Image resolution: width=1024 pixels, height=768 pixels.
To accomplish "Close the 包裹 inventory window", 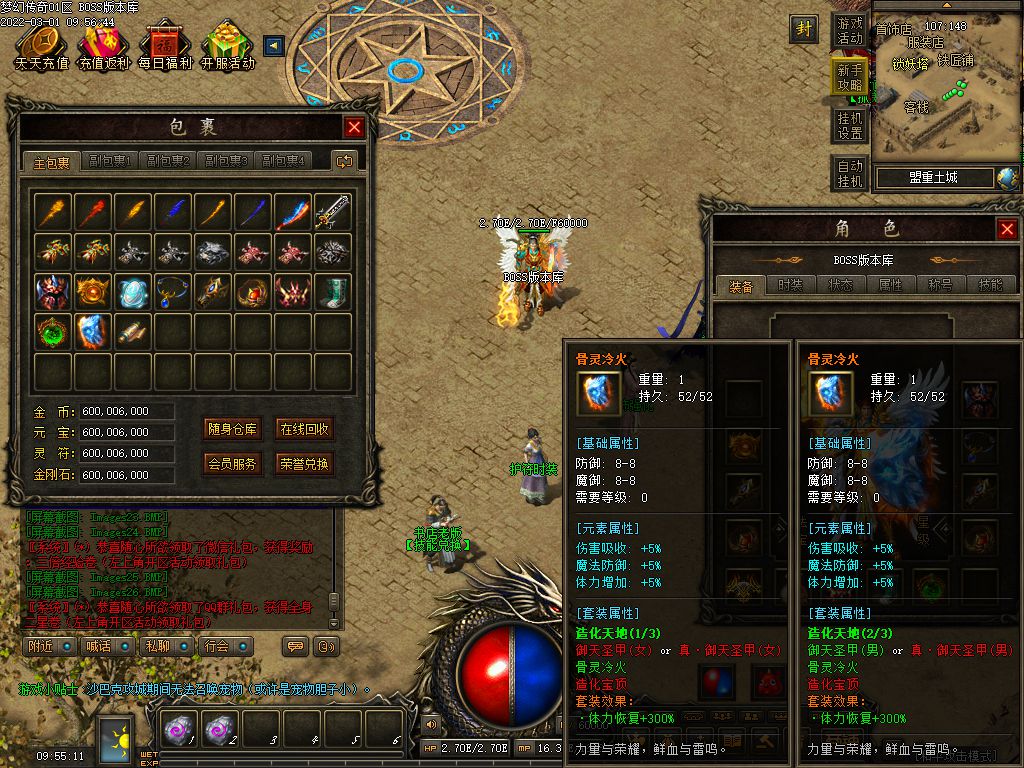I will (x=354, y=127).
